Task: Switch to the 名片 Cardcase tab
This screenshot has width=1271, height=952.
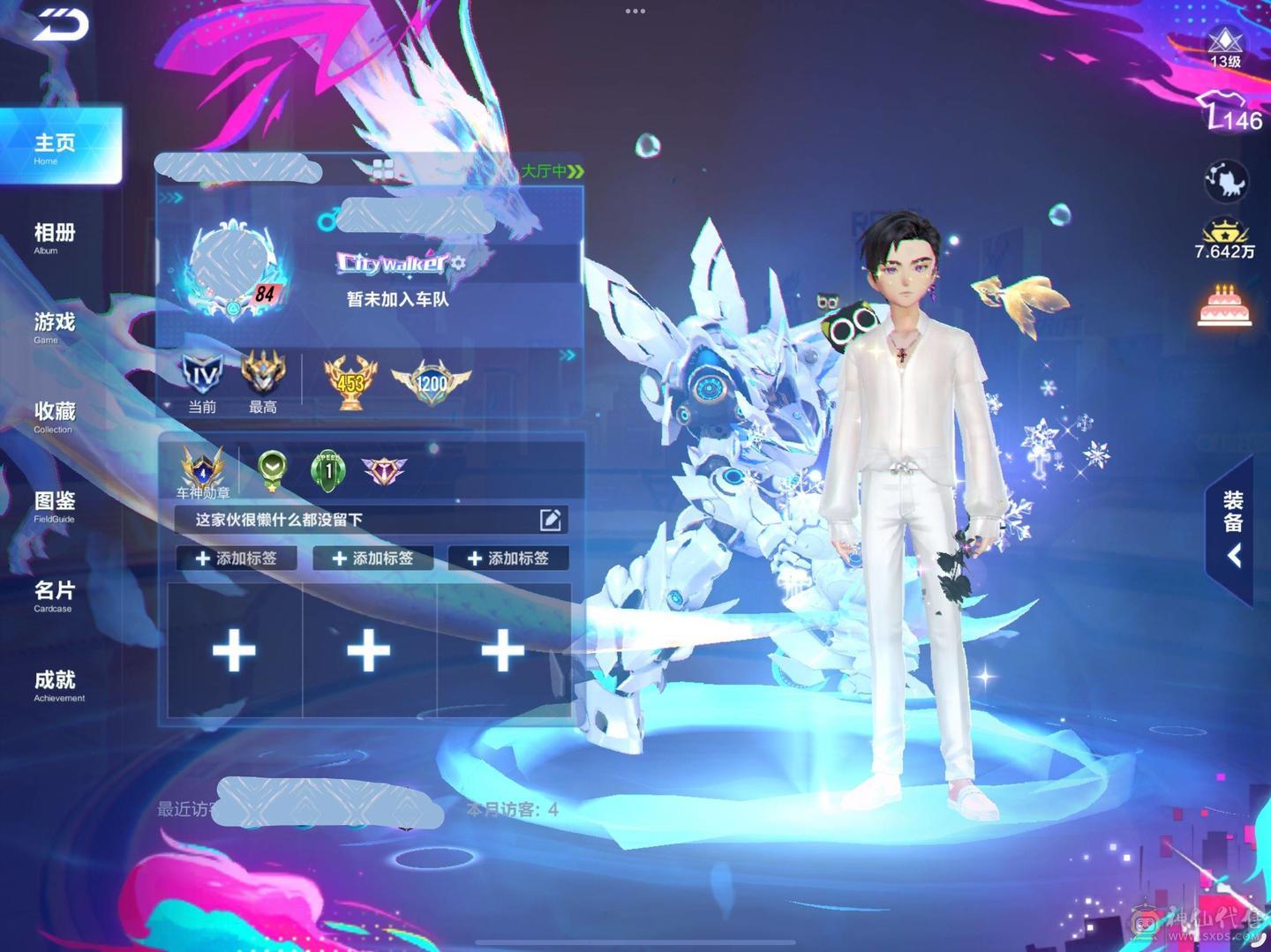Action: 55,595
